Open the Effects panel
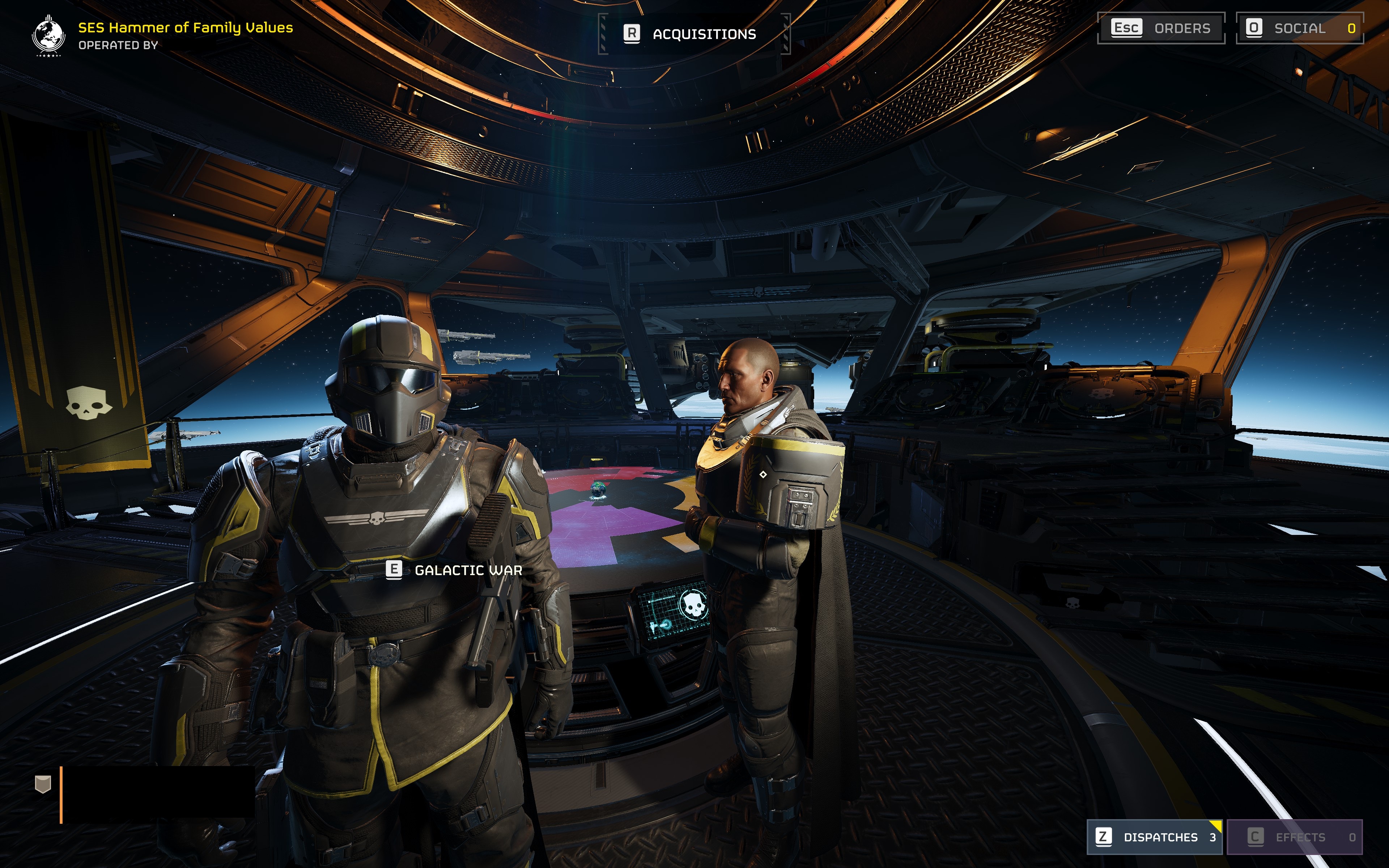This screenshot has height=868, width=1389. 1294,837
